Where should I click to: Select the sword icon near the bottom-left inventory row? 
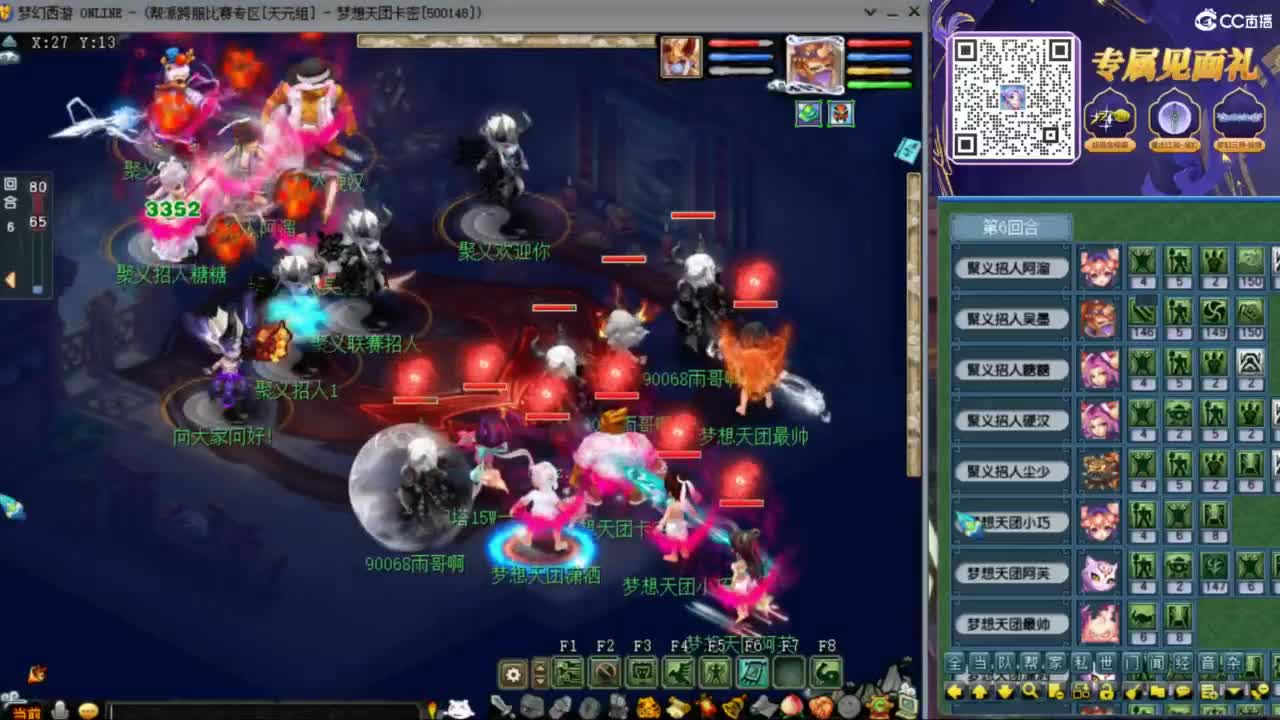click(x=499, y=706)
